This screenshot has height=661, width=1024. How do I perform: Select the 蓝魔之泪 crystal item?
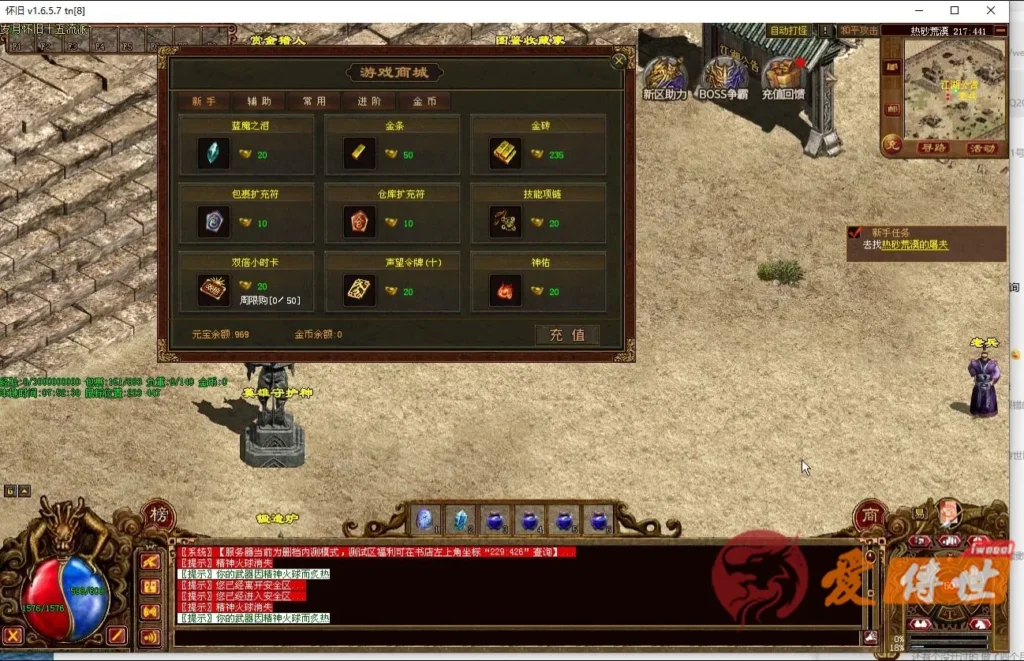tap(214, 153)
